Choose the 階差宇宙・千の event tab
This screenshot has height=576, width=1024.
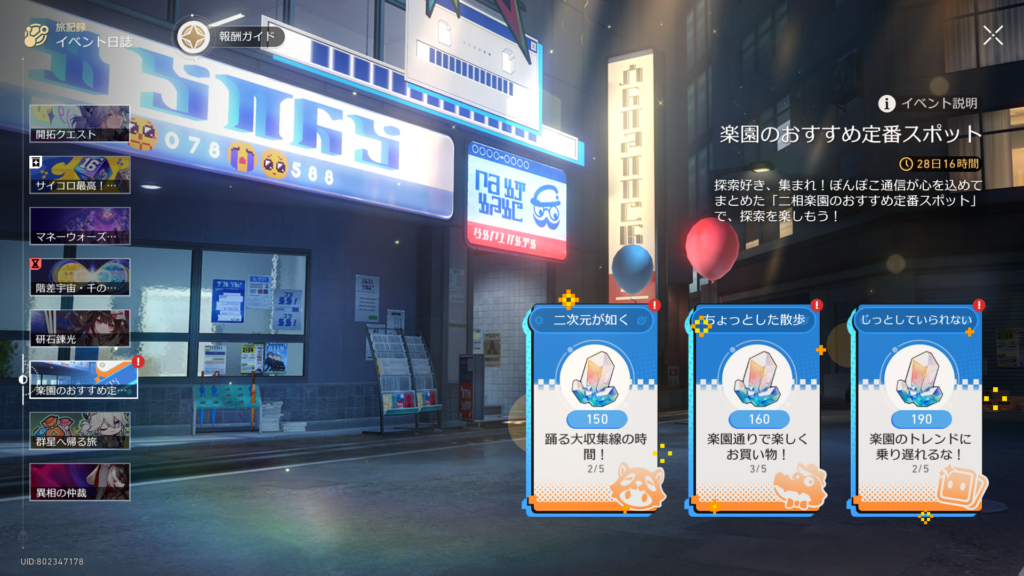tap(80, 277)
